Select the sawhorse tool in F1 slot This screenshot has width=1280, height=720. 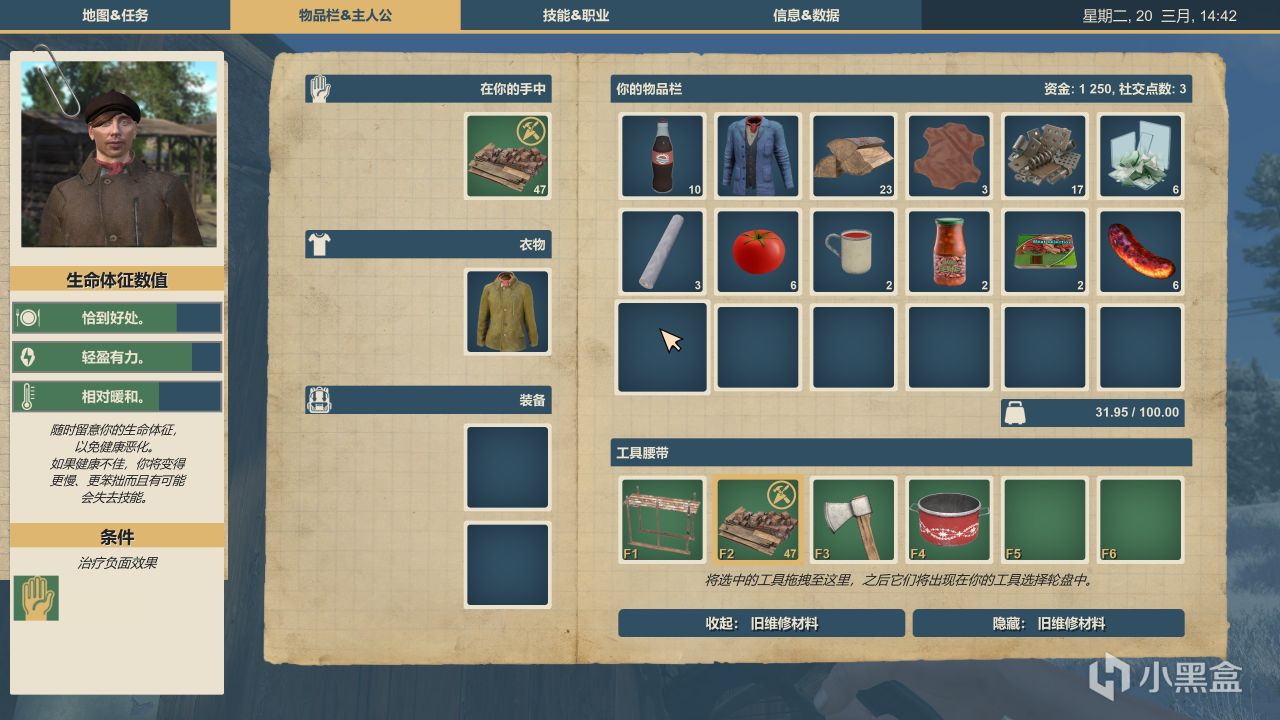point(663,520)
